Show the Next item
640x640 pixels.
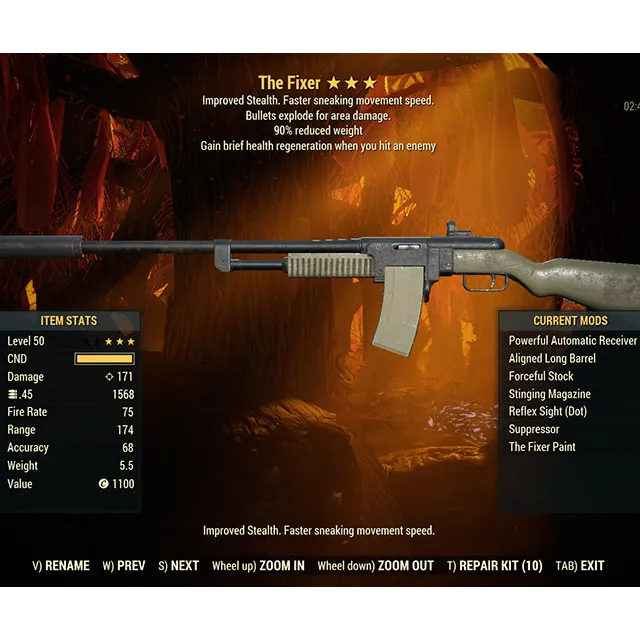(178, 566)
